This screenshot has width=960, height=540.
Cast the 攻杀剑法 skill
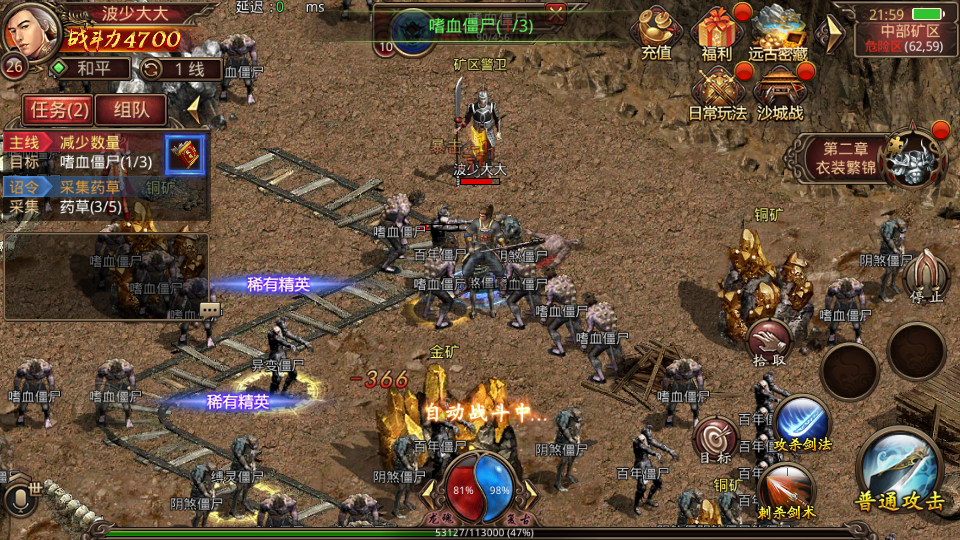tap(801, 422)
